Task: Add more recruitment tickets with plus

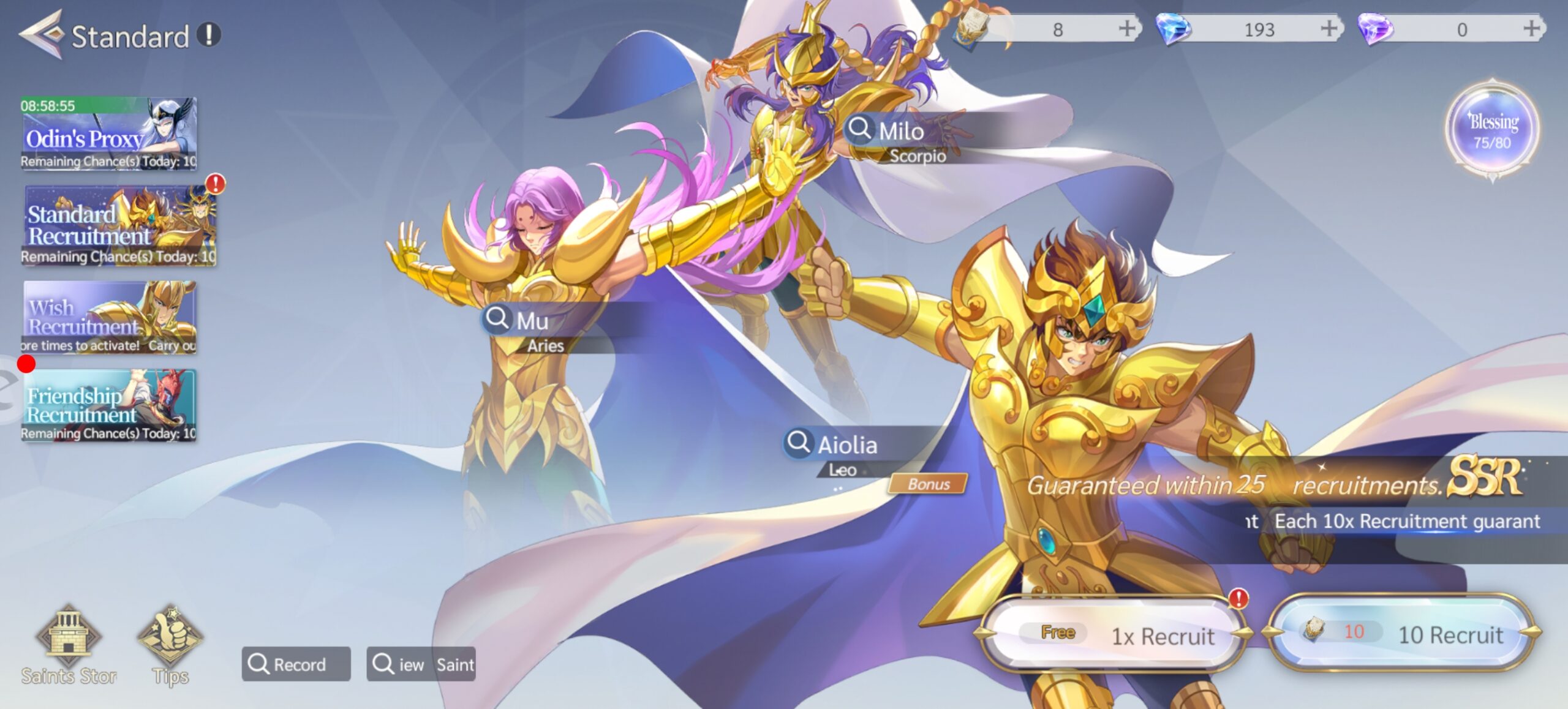Action: click(1126, 29)
